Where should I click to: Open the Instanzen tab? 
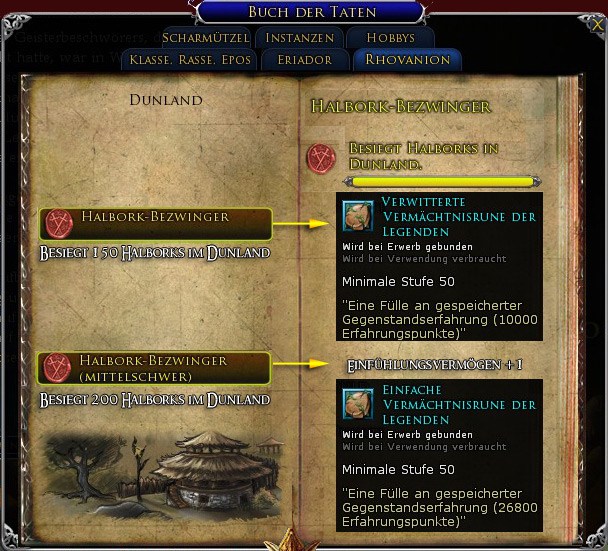[x=300, y=37]
